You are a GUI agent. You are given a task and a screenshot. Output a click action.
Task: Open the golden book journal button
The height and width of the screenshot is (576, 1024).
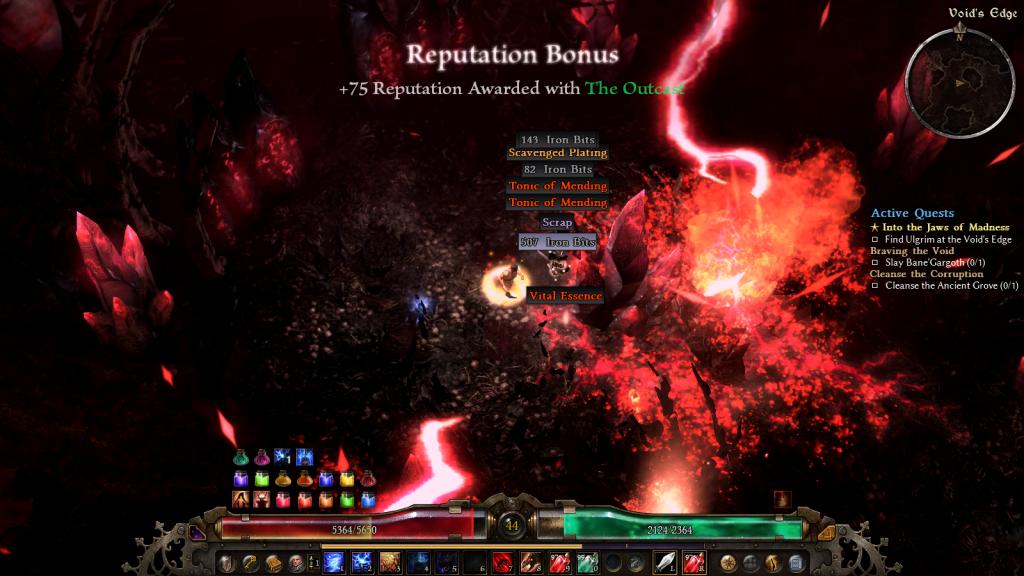pyautogui.click(x=273, y=563)
